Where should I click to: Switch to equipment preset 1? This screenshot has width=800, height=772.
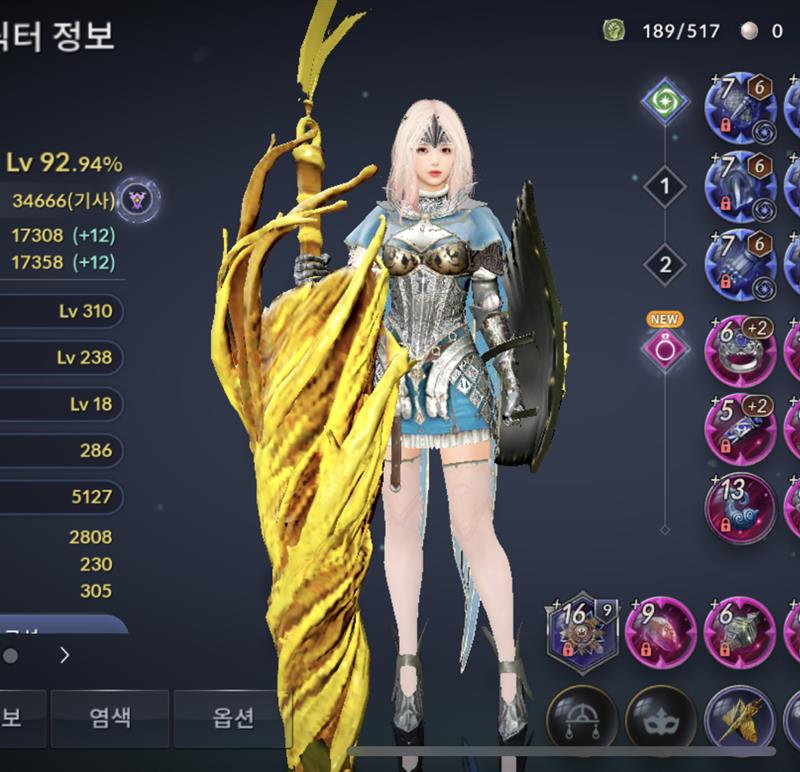(x=665, y=185)
